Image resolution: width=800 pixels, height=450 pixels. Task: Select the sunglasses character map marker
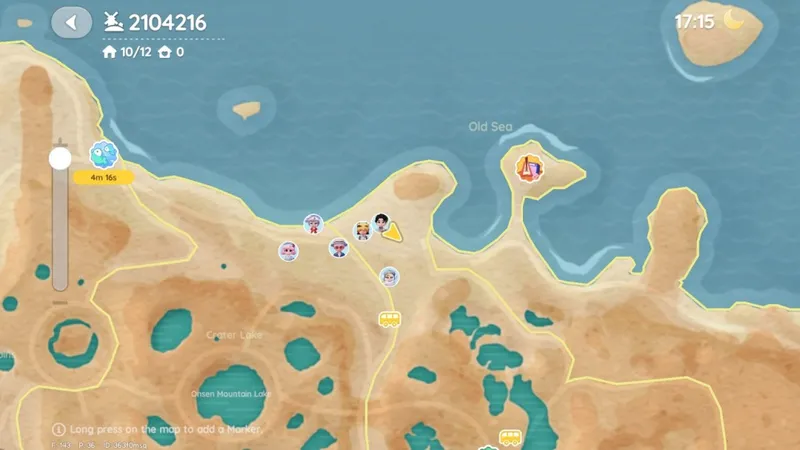tap(339, 247)
